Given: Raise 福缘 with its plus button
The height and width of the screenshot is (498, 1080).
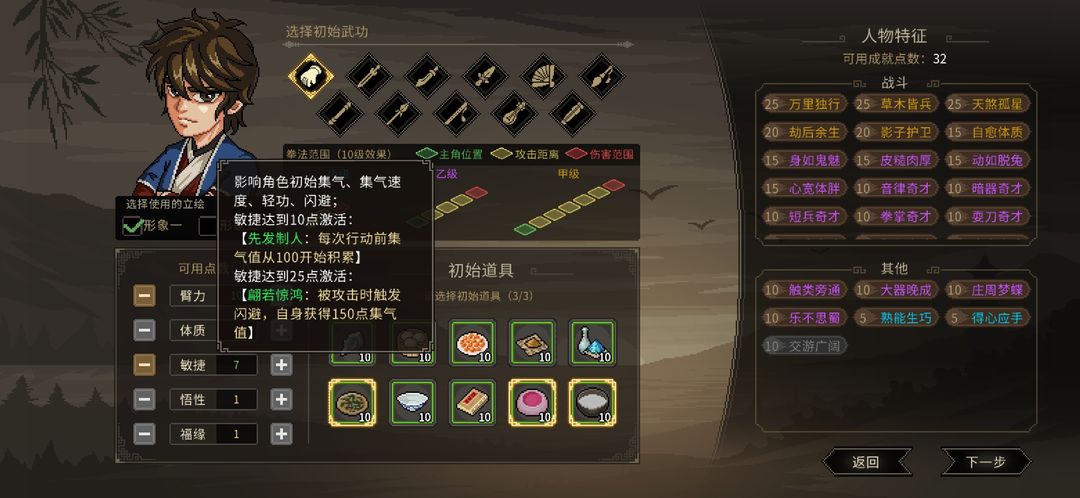Looking at the screenshot, I should (282, 434).
